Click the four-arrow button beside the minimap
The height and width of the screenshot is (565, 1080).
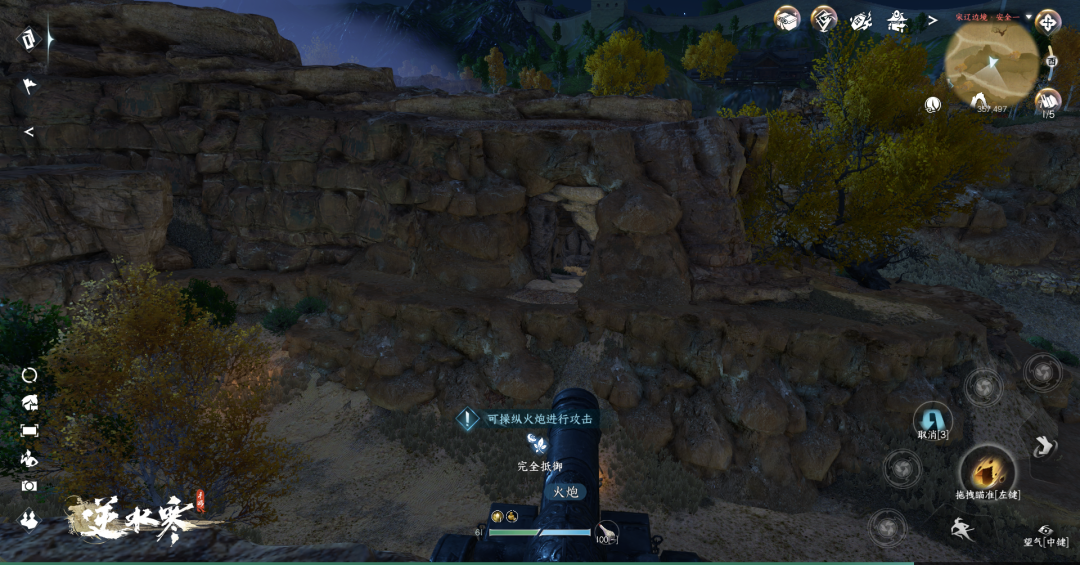1048,22
